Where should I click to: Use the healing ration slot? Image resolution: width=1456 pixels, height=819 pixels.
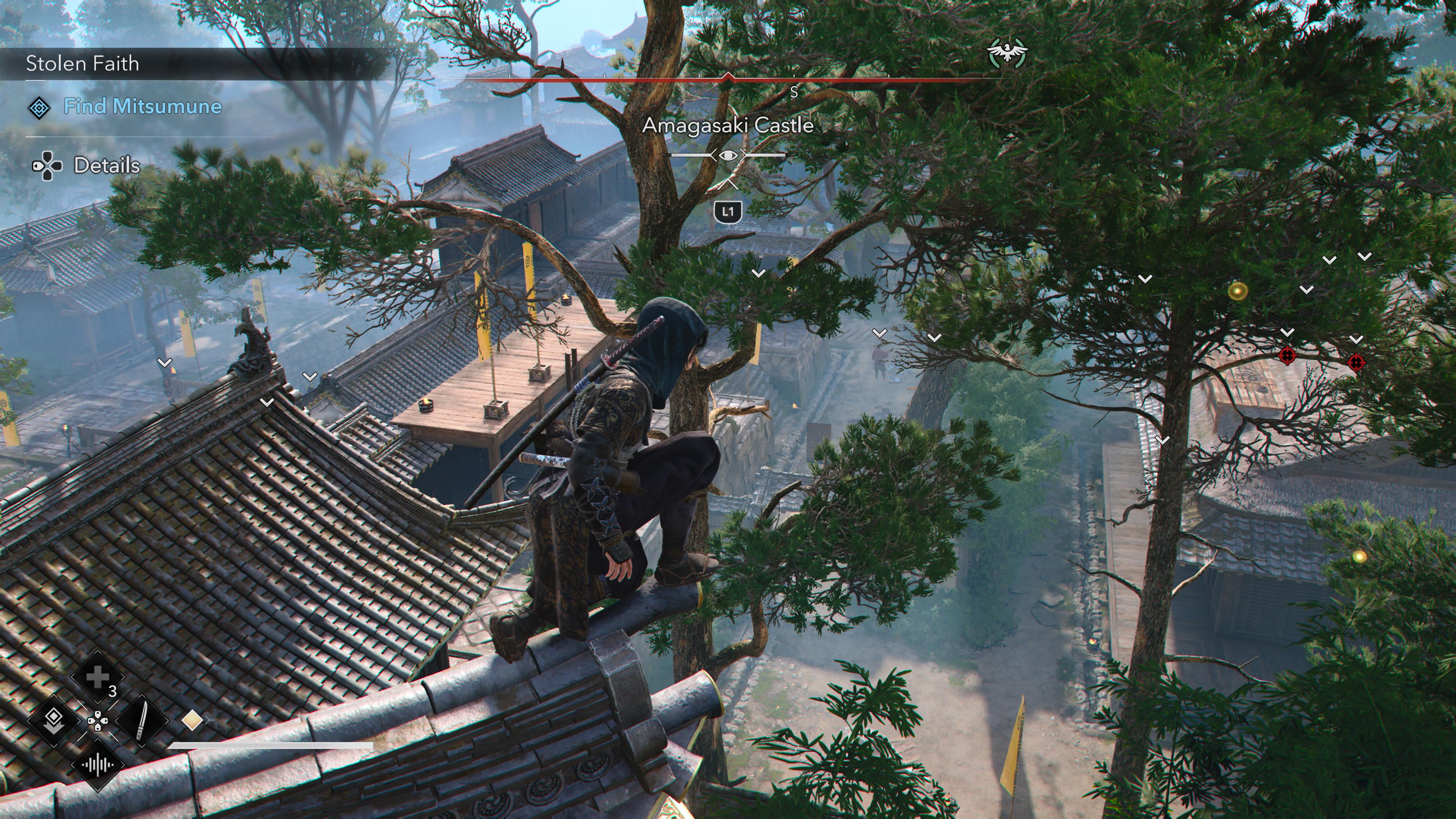[97, 678]
